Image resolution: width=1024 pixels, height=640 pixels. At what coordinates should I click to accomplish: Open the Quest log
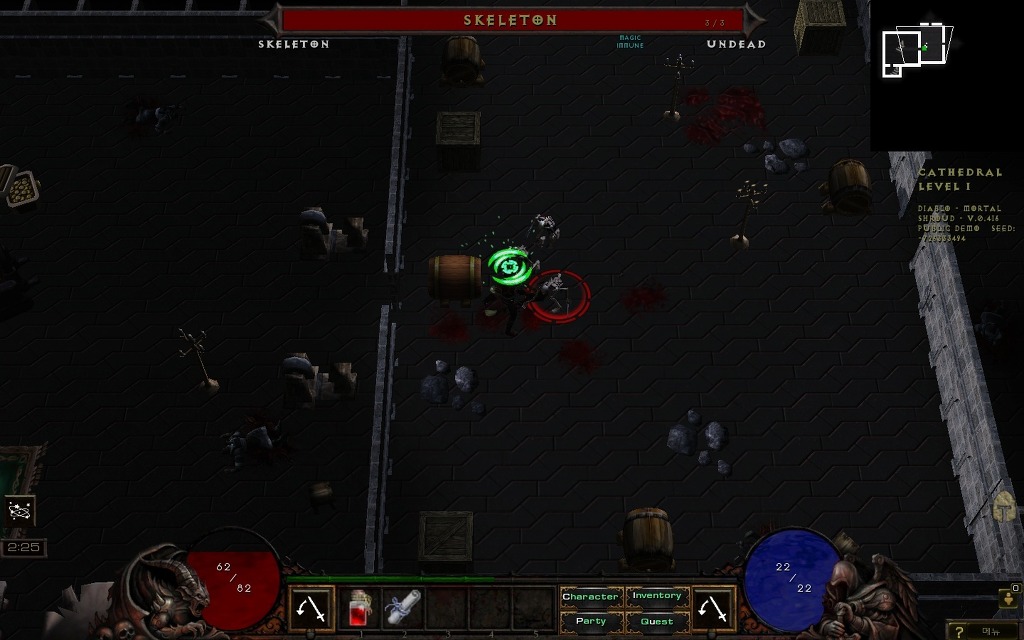point(657,621)
